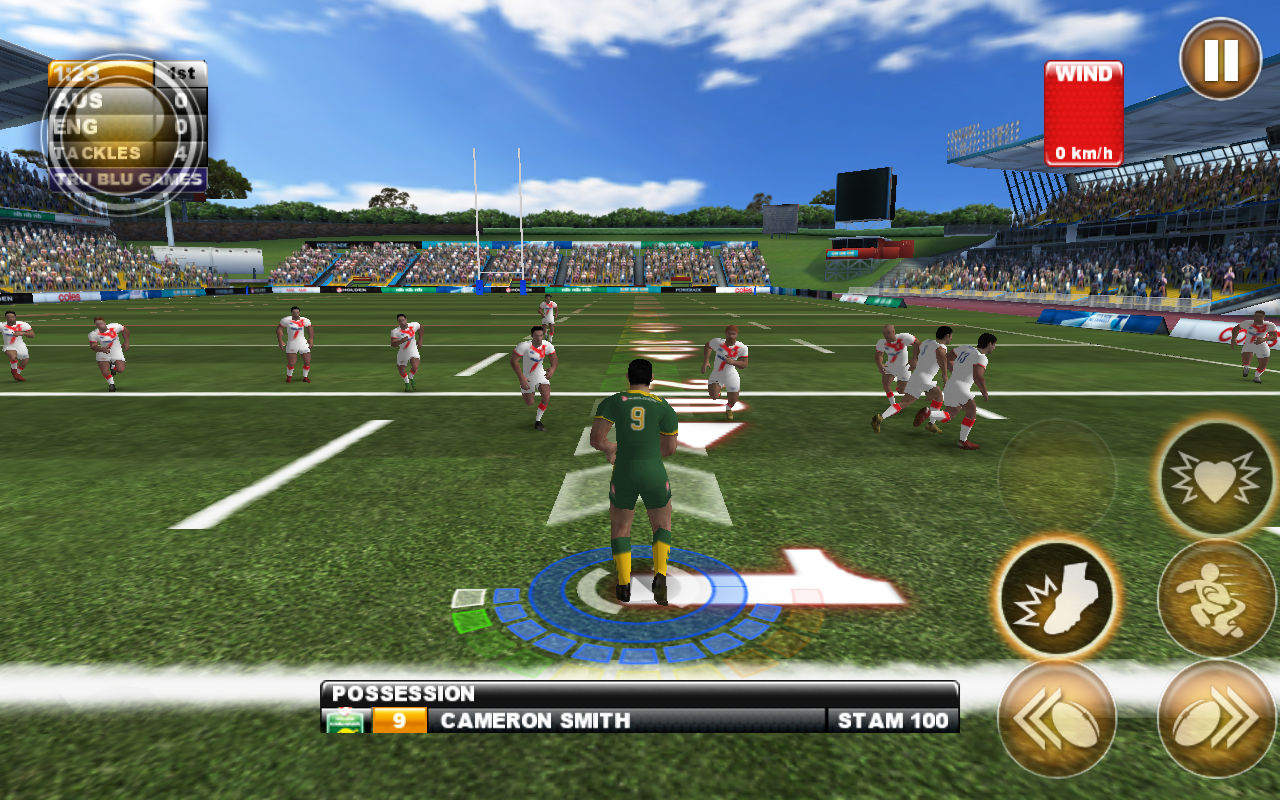Tap the red WIND speed indicator
The image size is (1280, 800).
(1083, 112)
